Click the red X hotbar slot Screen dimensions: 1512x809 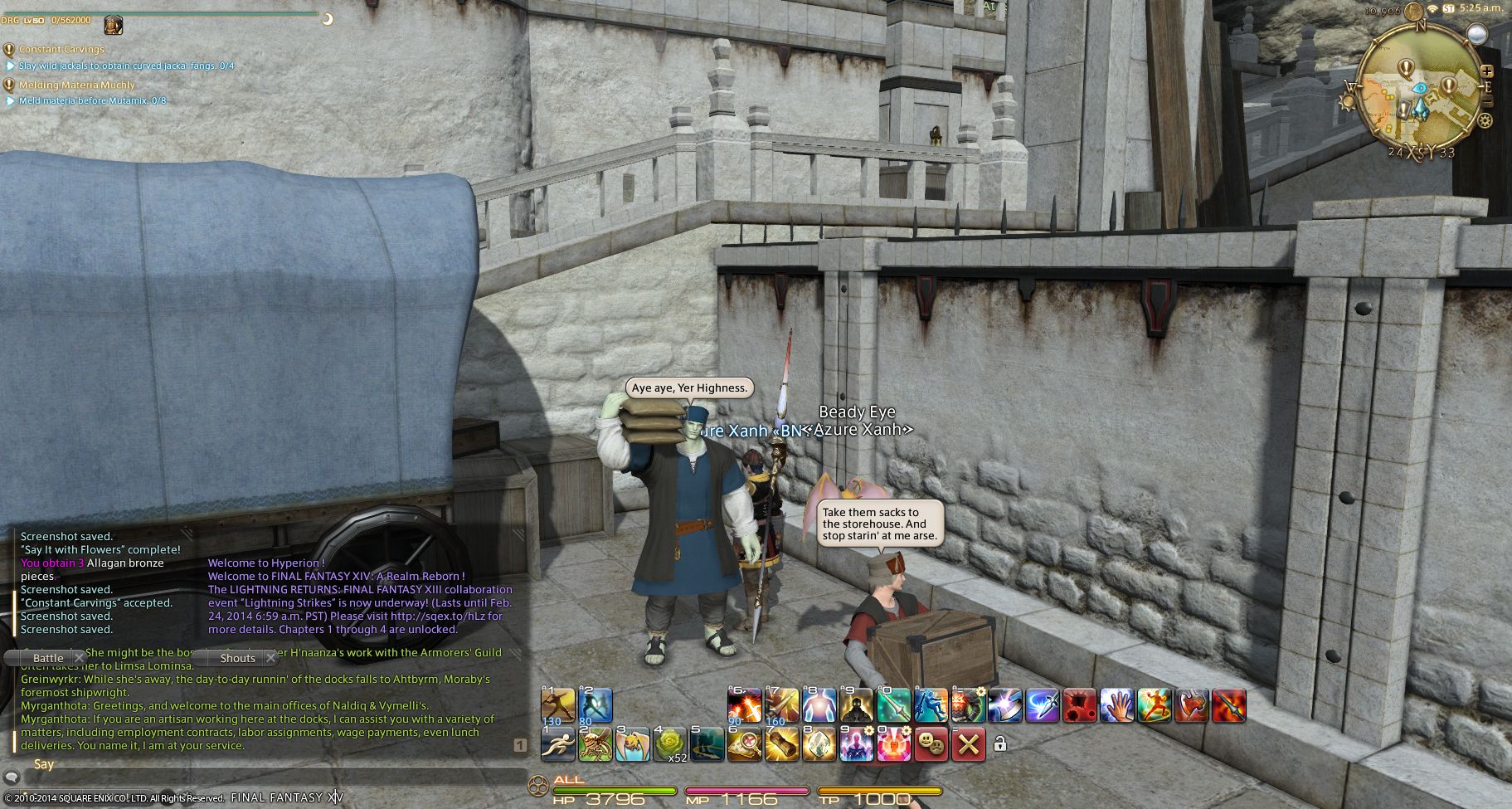click(x=968, y=744)
